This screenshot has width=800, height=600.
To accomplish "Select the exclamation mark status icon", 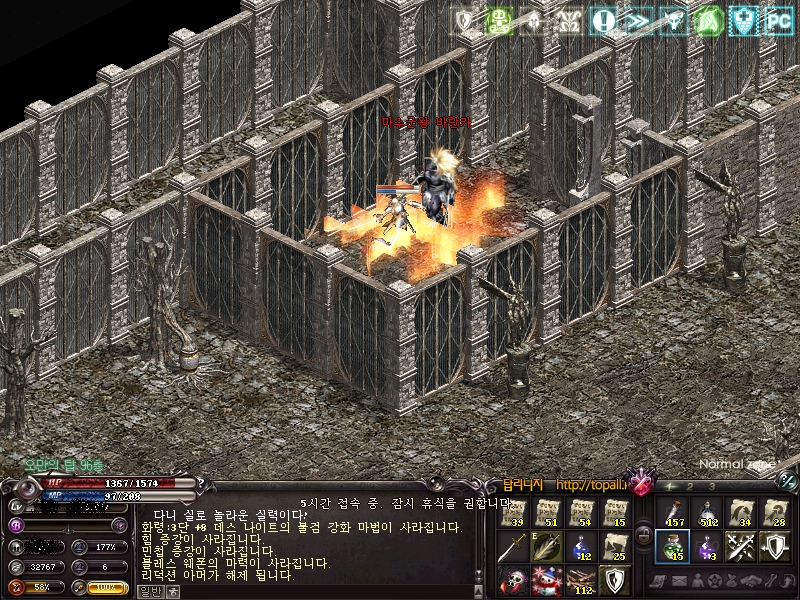I will point(603,19).
